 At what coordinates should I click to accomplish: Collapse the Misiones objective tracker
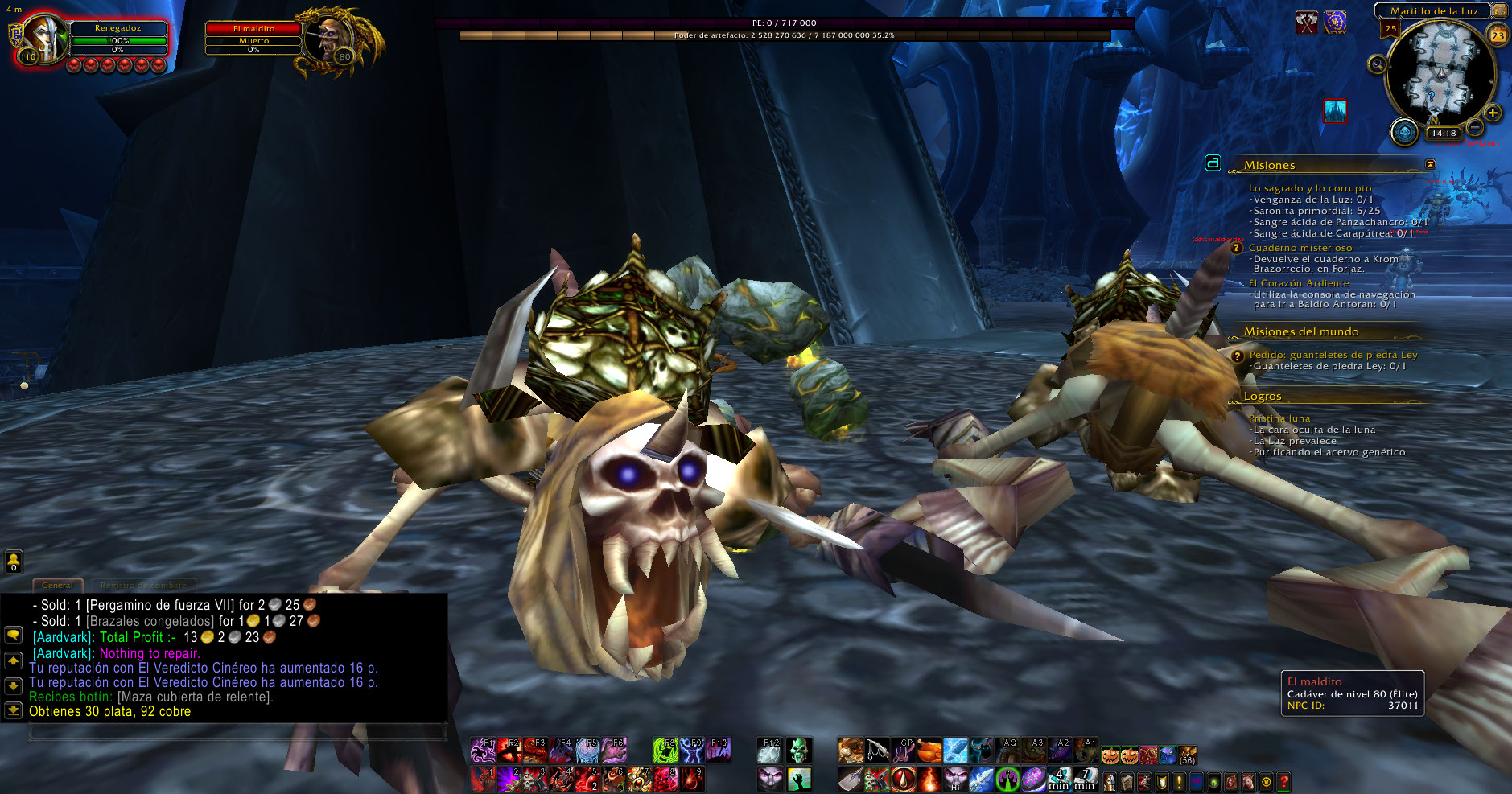pyautogui.click(x=1430, y=164)
